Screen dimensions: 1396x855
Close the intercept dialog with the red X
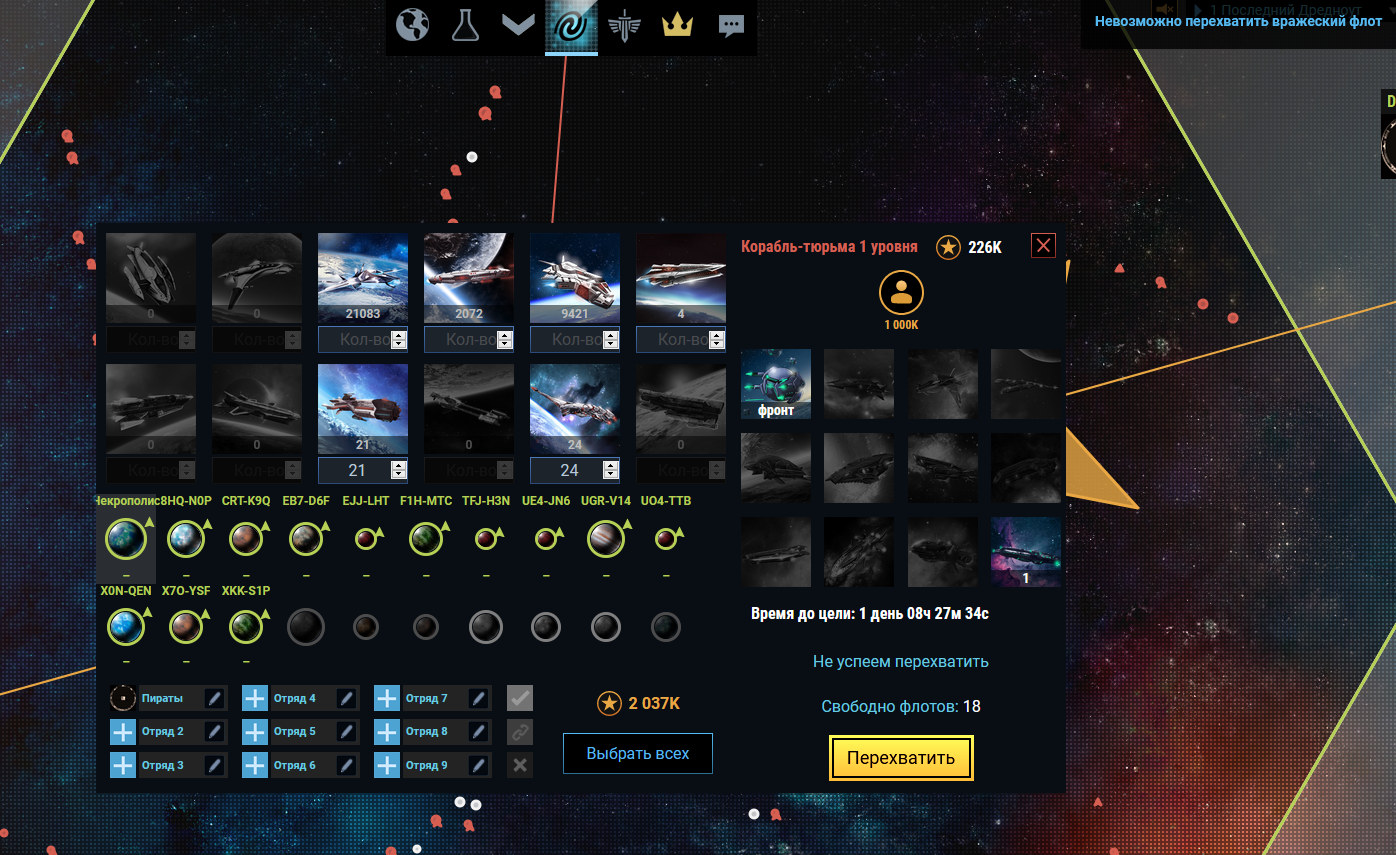point(1043,246)
